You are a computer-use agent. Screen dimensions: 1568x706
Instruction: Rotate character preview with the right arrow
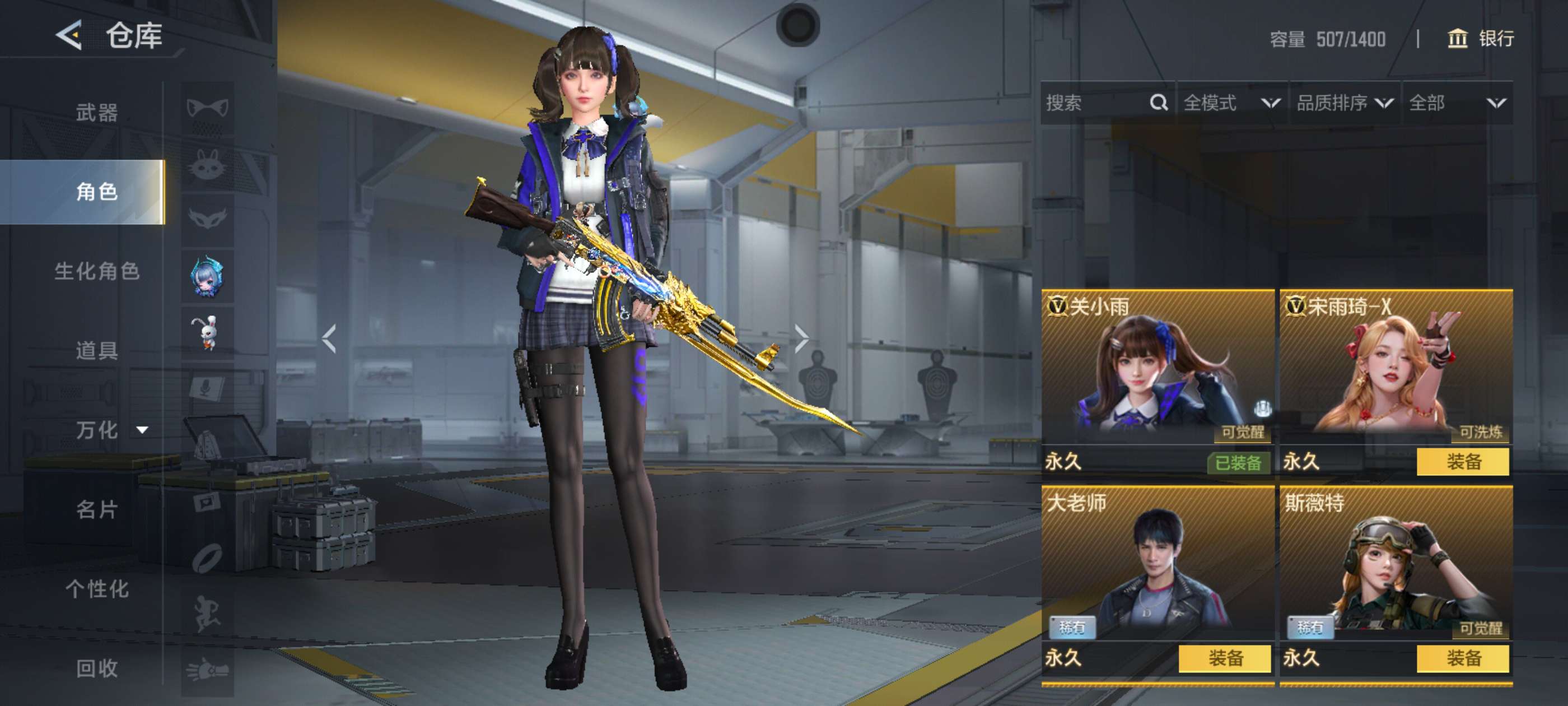pos(801,338)
